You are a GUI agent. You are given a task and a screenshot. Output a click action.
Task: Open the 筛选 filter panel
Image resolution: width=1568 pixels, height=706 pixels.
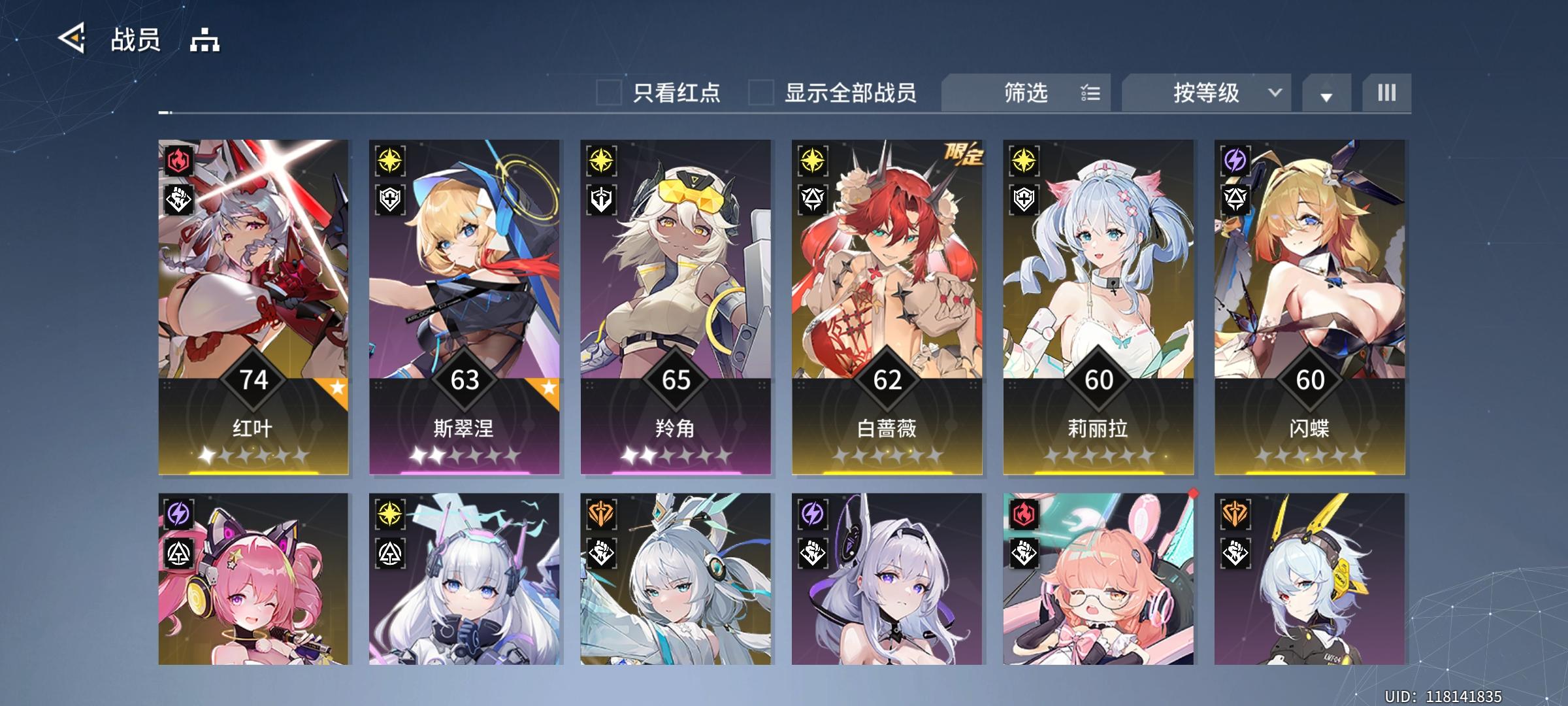click(1024, 93)
